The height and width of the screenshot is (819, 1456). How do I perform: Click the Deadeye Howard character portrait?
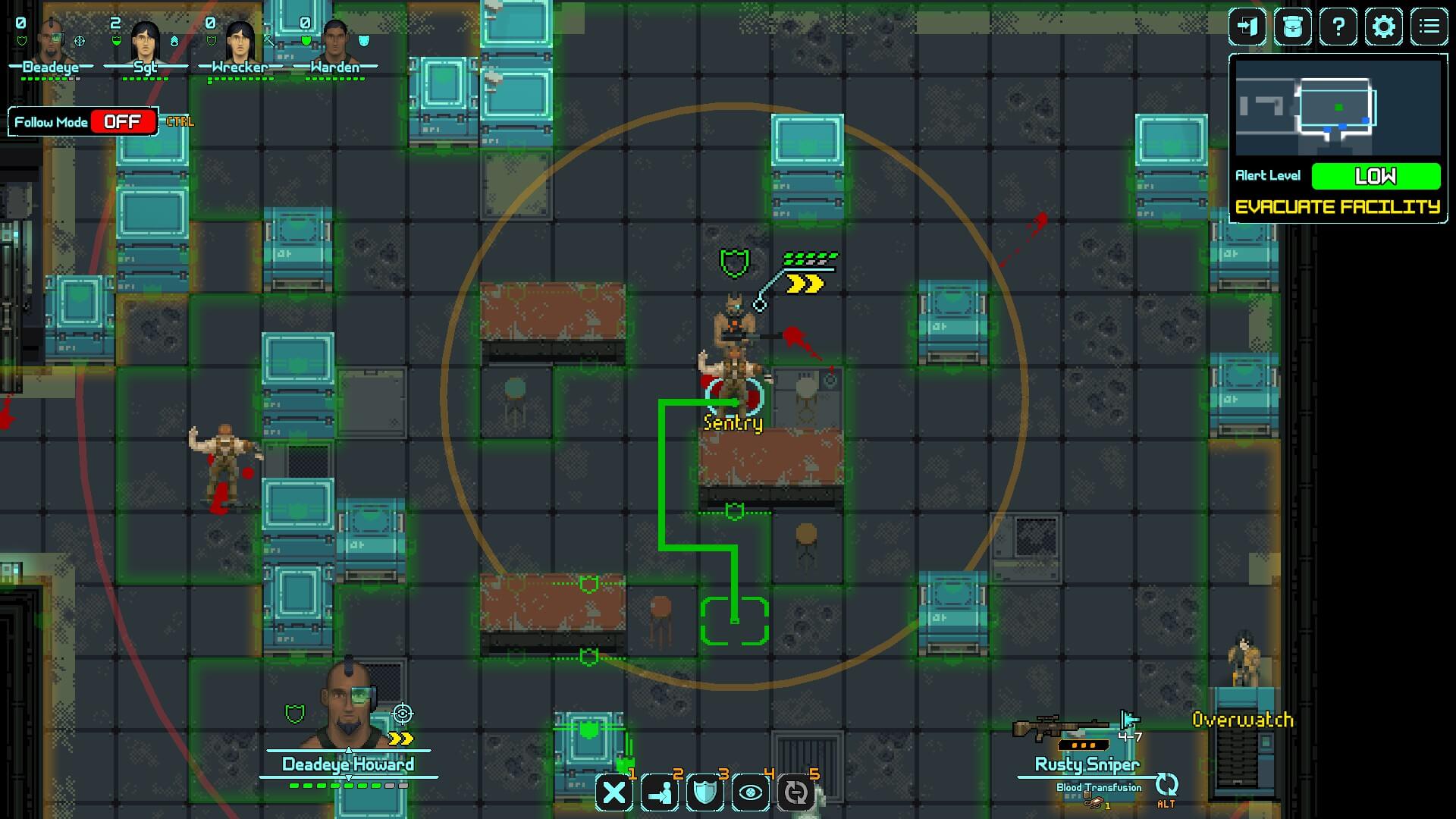[348, 707]
